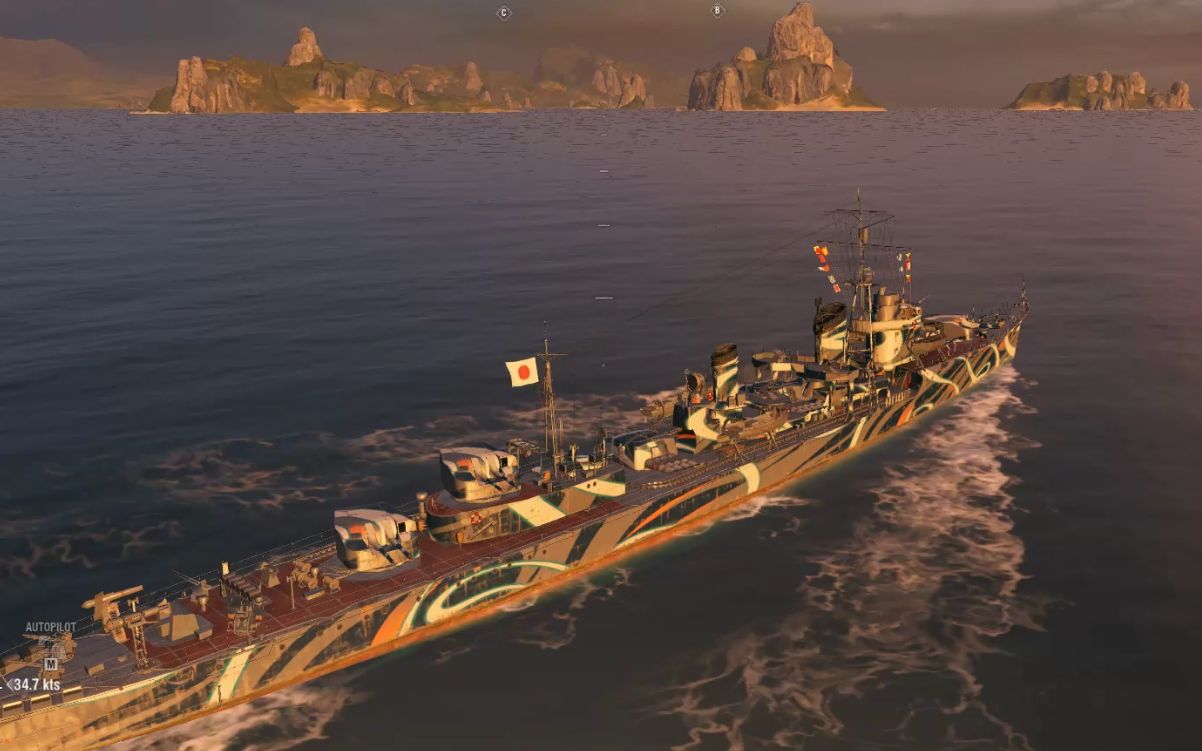Screen dimensions: 1202x751
Task: Select the capture point B marker
Action: pyautogui.click(x=716, y=11)
